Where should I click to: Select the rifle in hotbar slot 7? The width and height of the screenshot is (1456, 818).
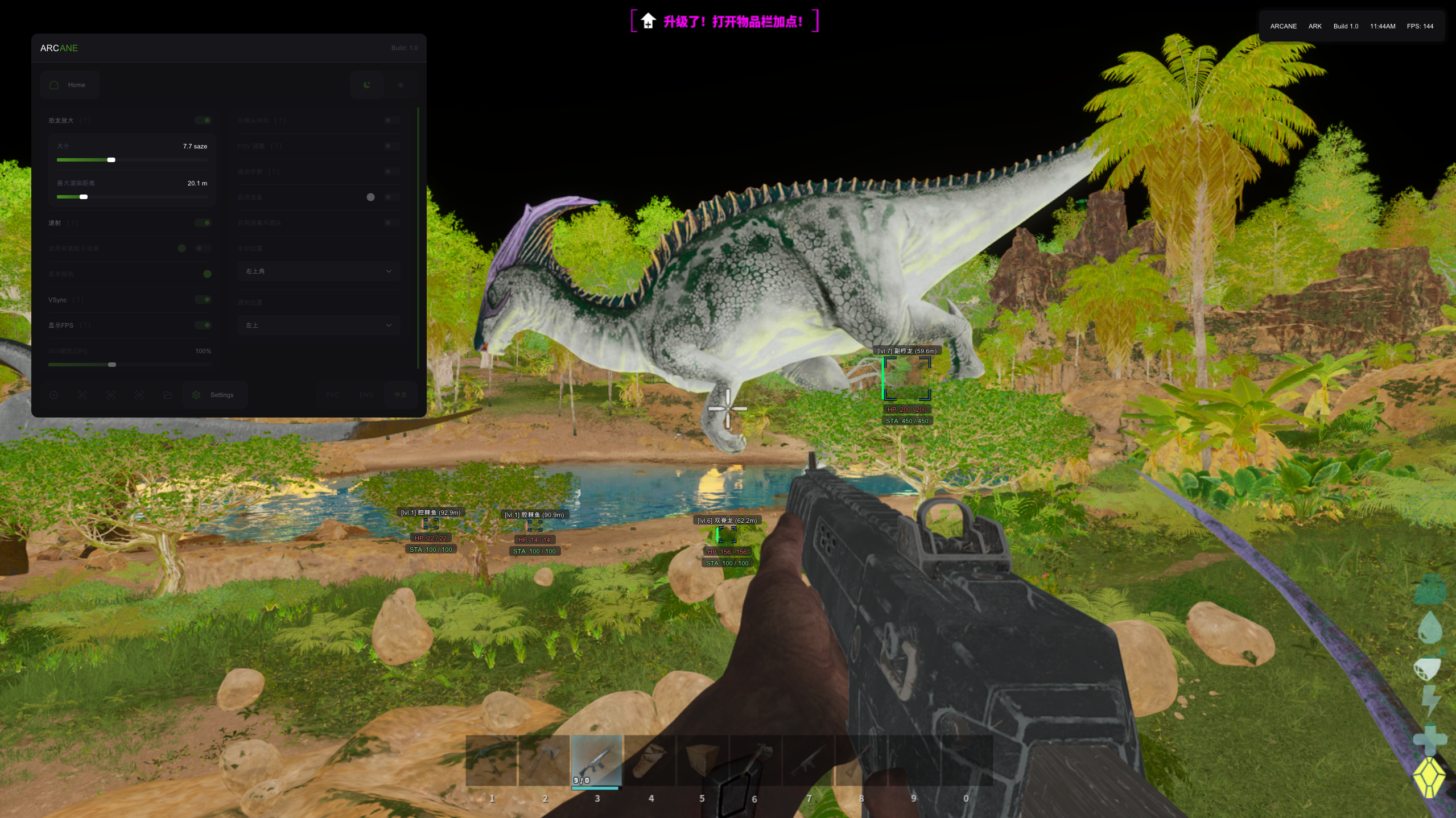808,761
